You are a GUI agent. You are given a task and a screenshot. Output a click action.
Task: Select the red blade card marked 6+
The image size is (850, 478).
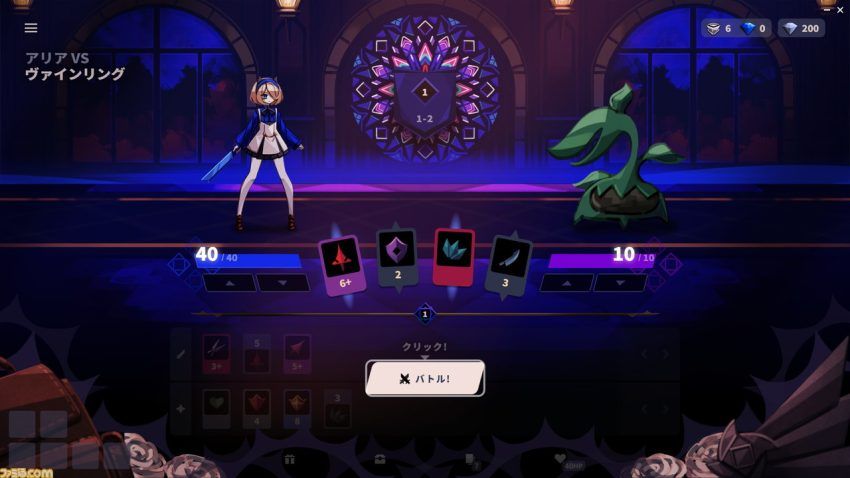click(342, 265)
